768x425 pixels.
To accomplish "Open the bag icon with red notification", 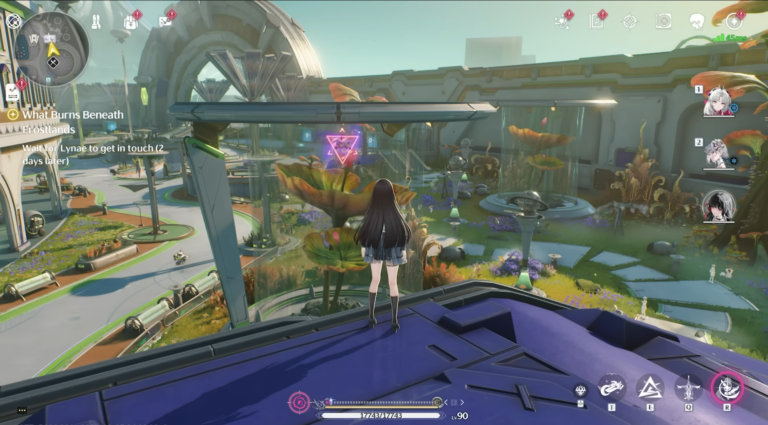I will click(131, 21).
